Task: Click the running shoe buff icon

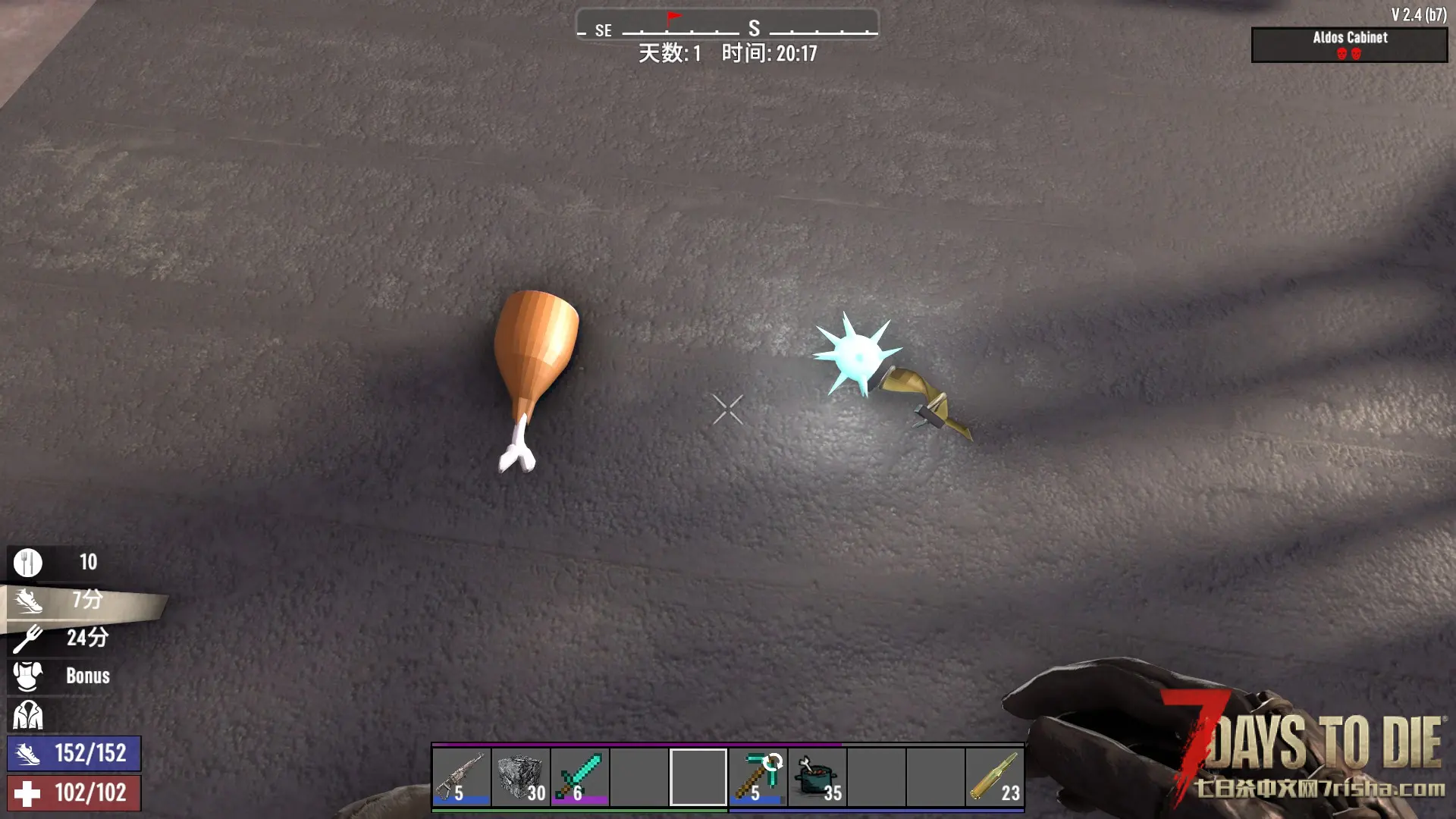Action: (28, 601)
